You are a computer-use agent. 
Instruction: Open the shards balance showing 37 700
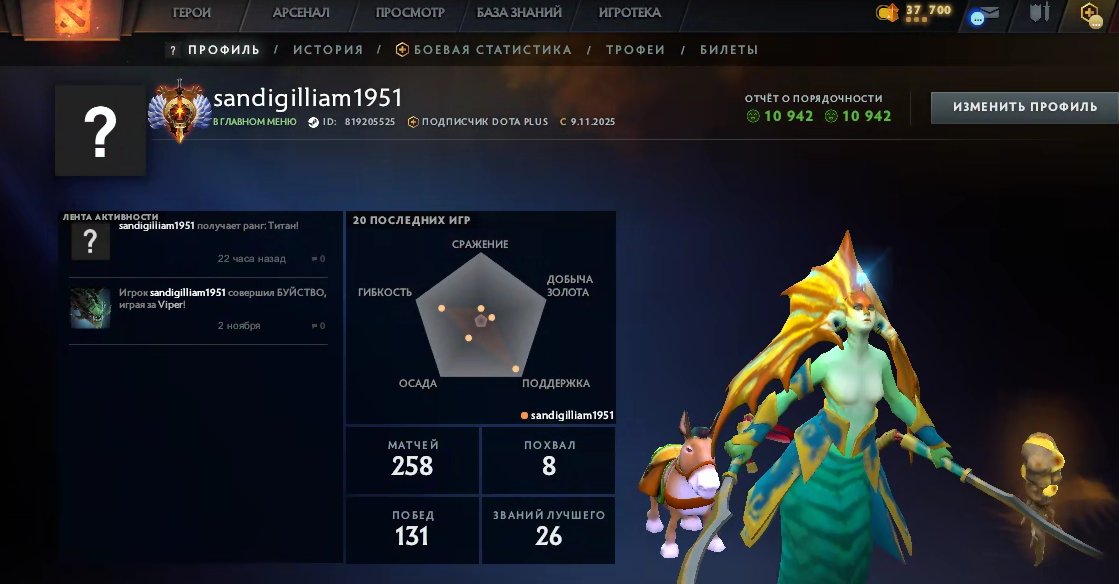pyautogui.click(x=917, y=12)
